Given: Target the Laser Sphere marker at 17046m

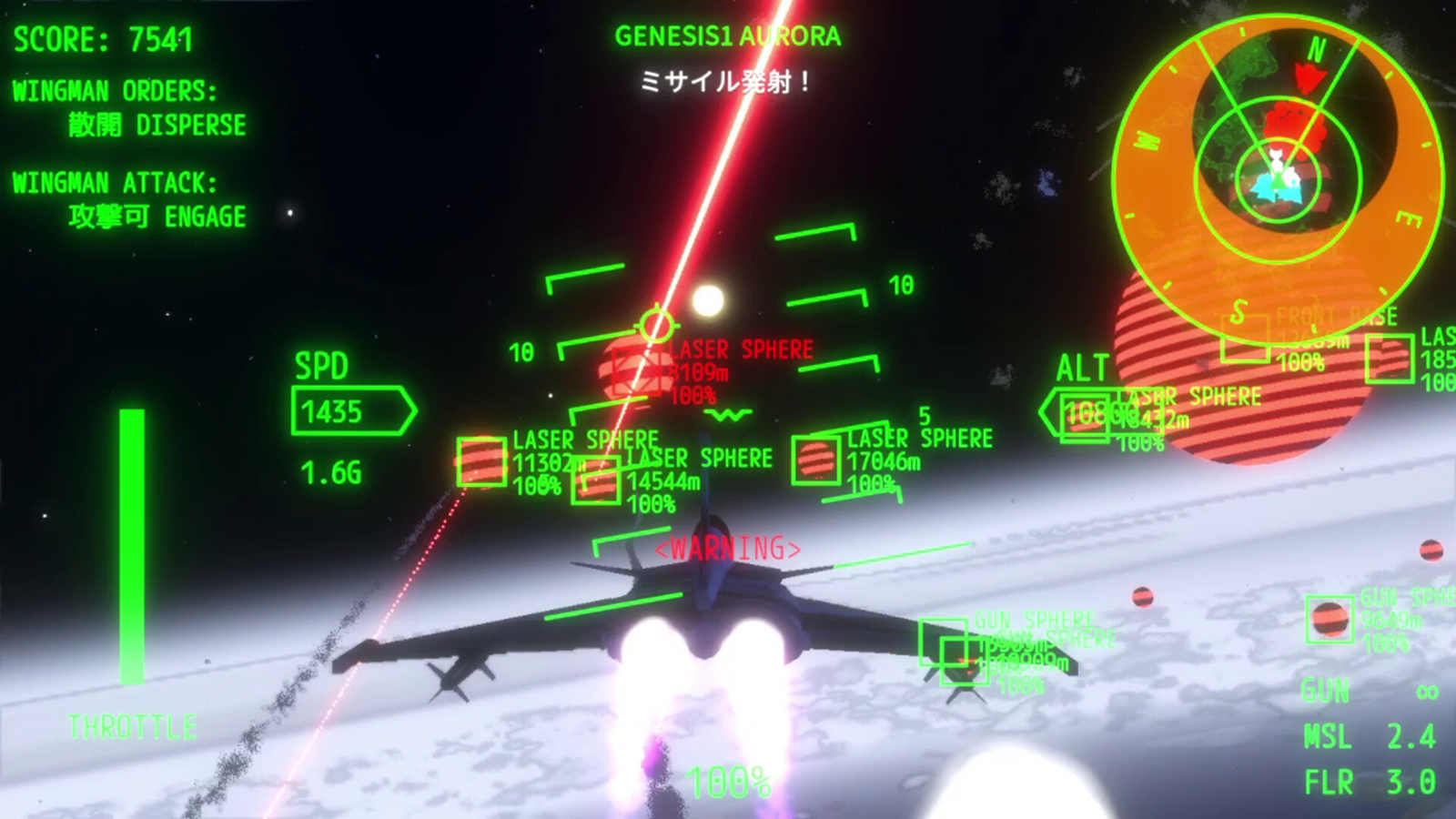Looking at the screenshot, I should pos(815,460).
